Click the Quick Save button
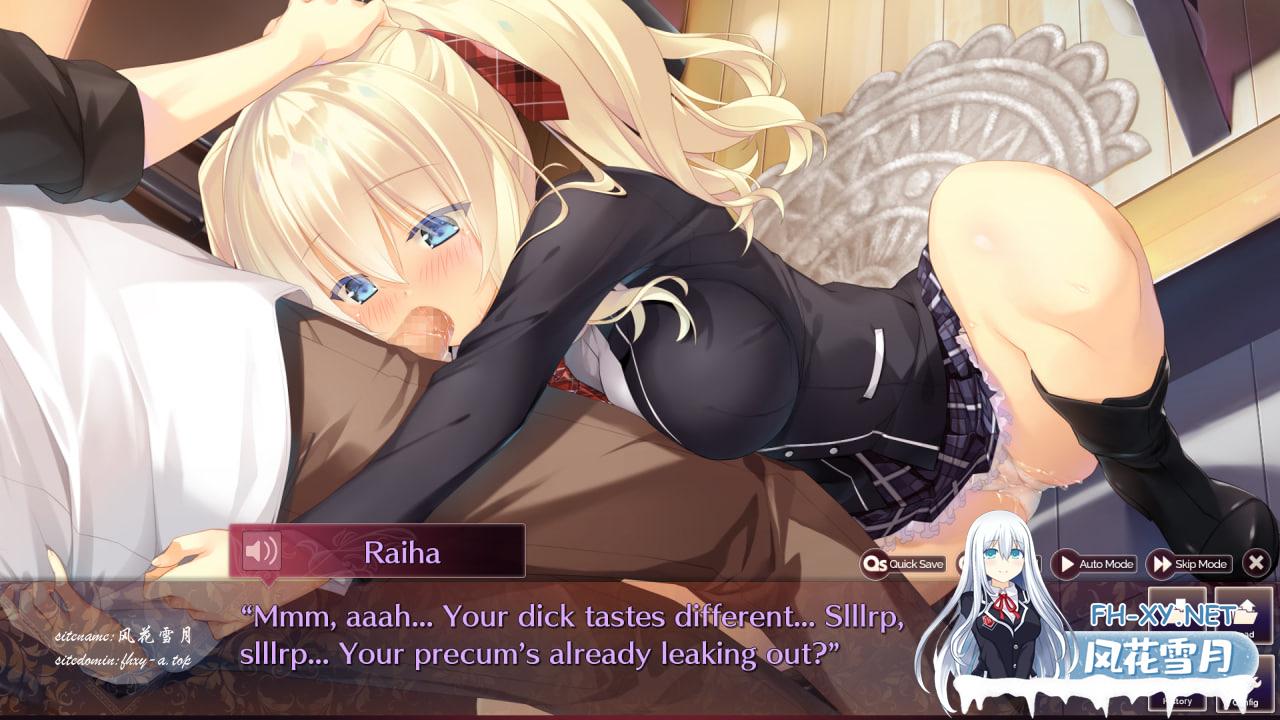Viewport: 1280px width, 720px height. pos(904,564)
